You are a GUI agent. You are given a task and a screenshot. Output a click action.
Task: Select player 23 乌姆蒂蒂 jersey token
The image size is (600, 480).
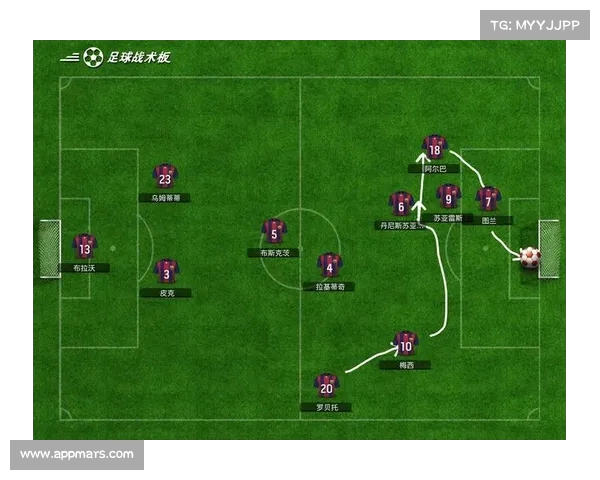[165, 177]
